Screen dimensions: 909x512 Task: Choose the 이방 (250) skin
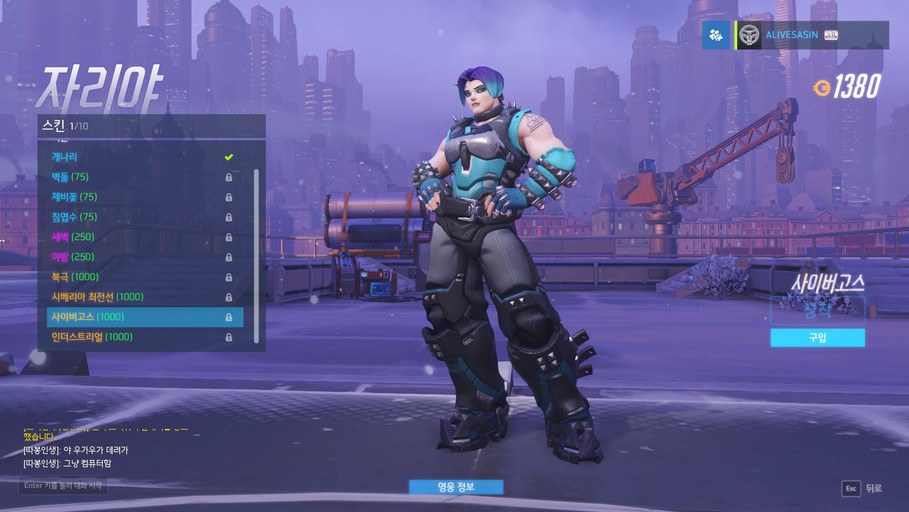pyautogui.click(x=140, y=257)
